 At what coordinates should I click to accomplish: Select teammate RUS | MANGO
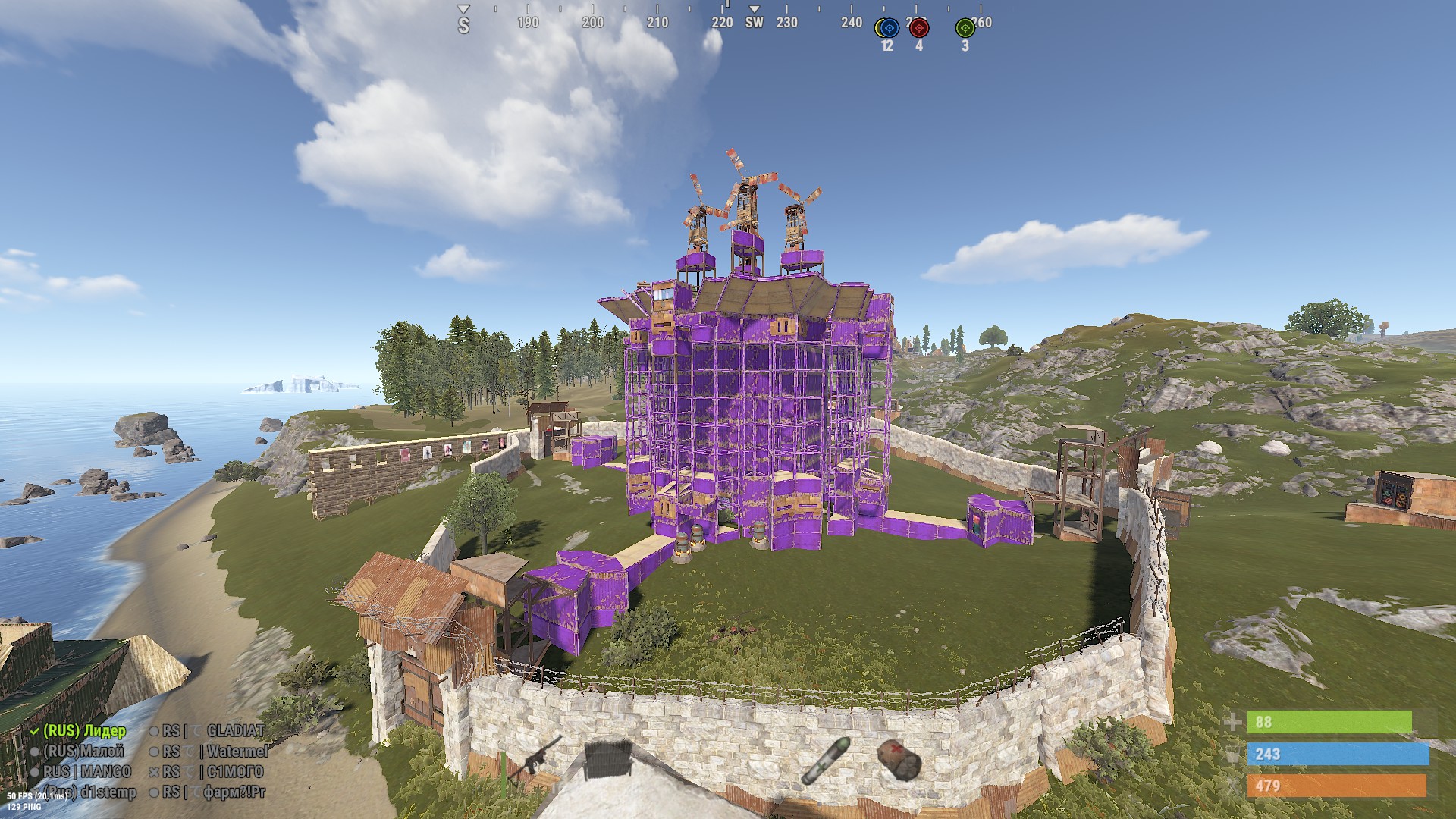click(86, 772)
